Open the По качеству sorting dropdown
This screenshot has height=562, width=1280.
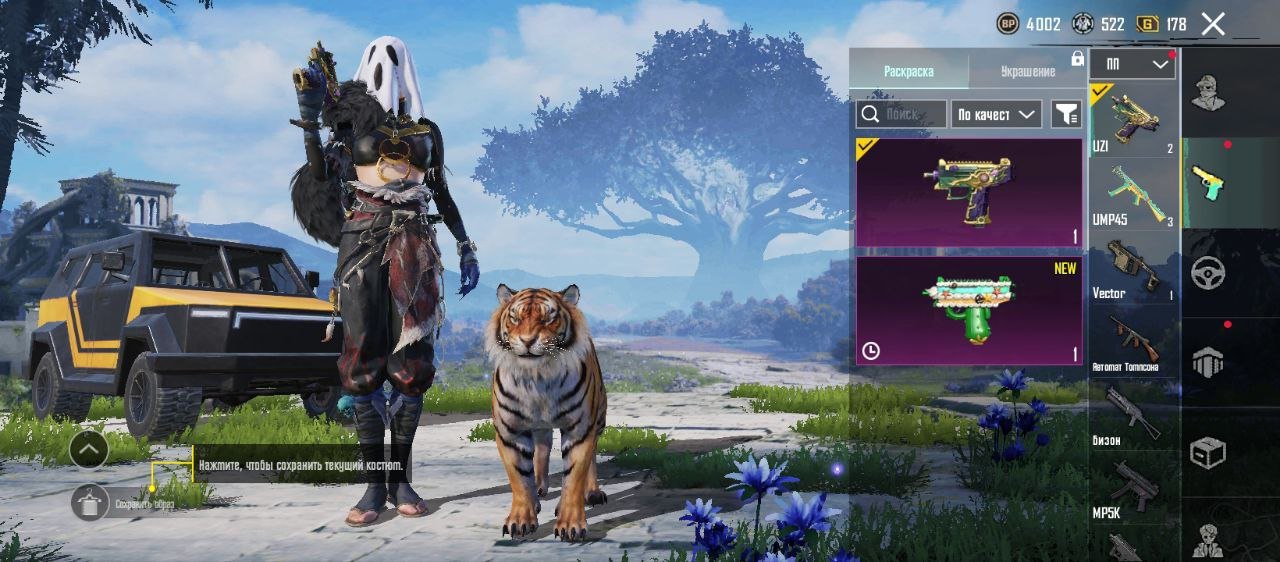point(996,115)
